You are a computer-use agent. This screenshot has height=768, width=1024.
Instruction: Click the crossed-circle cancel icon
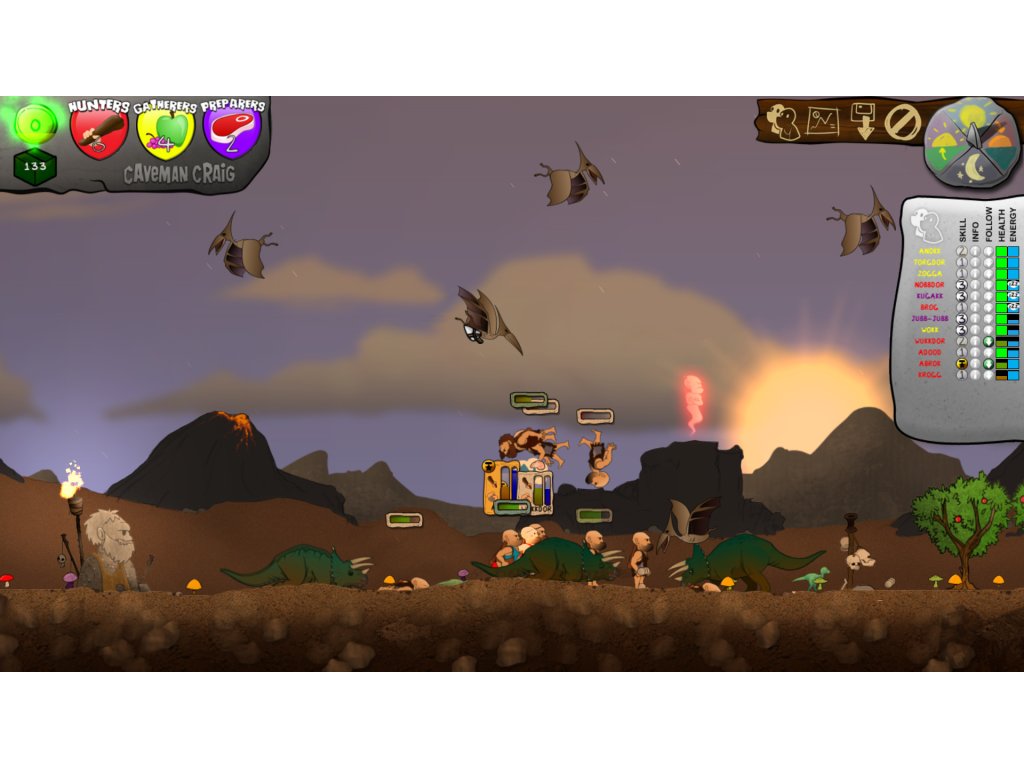coord(902,122)
